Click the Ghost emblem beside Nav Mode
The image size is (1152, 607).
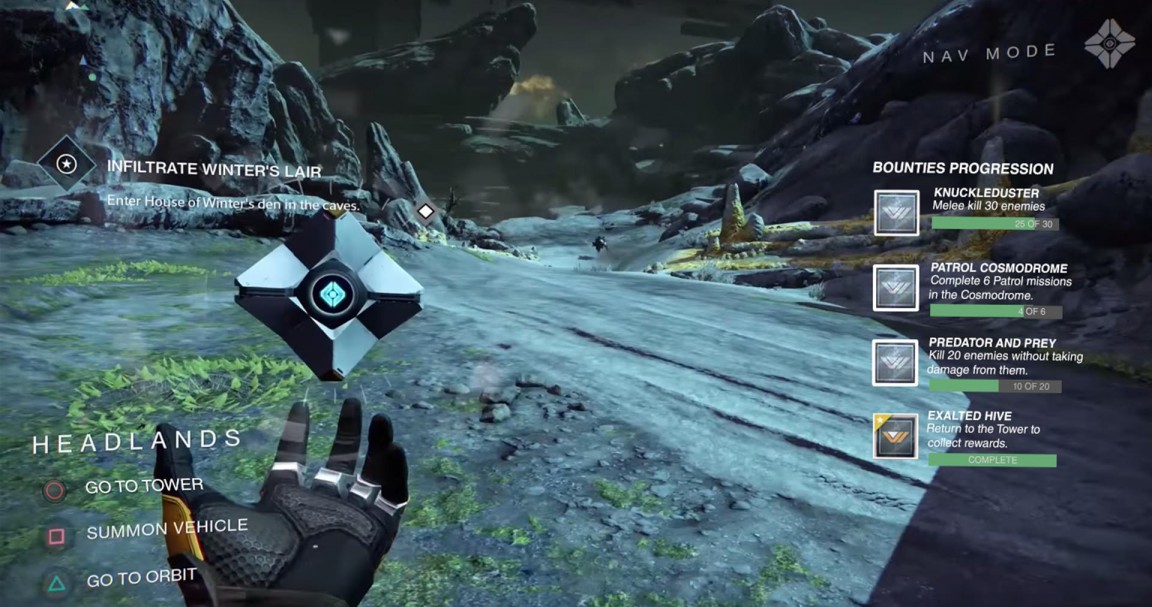(1110, 44)
